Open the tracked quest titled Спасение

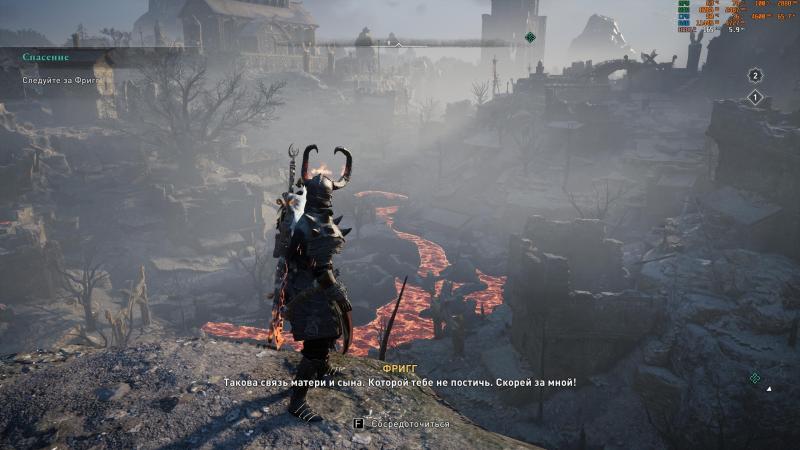[46, 57]
